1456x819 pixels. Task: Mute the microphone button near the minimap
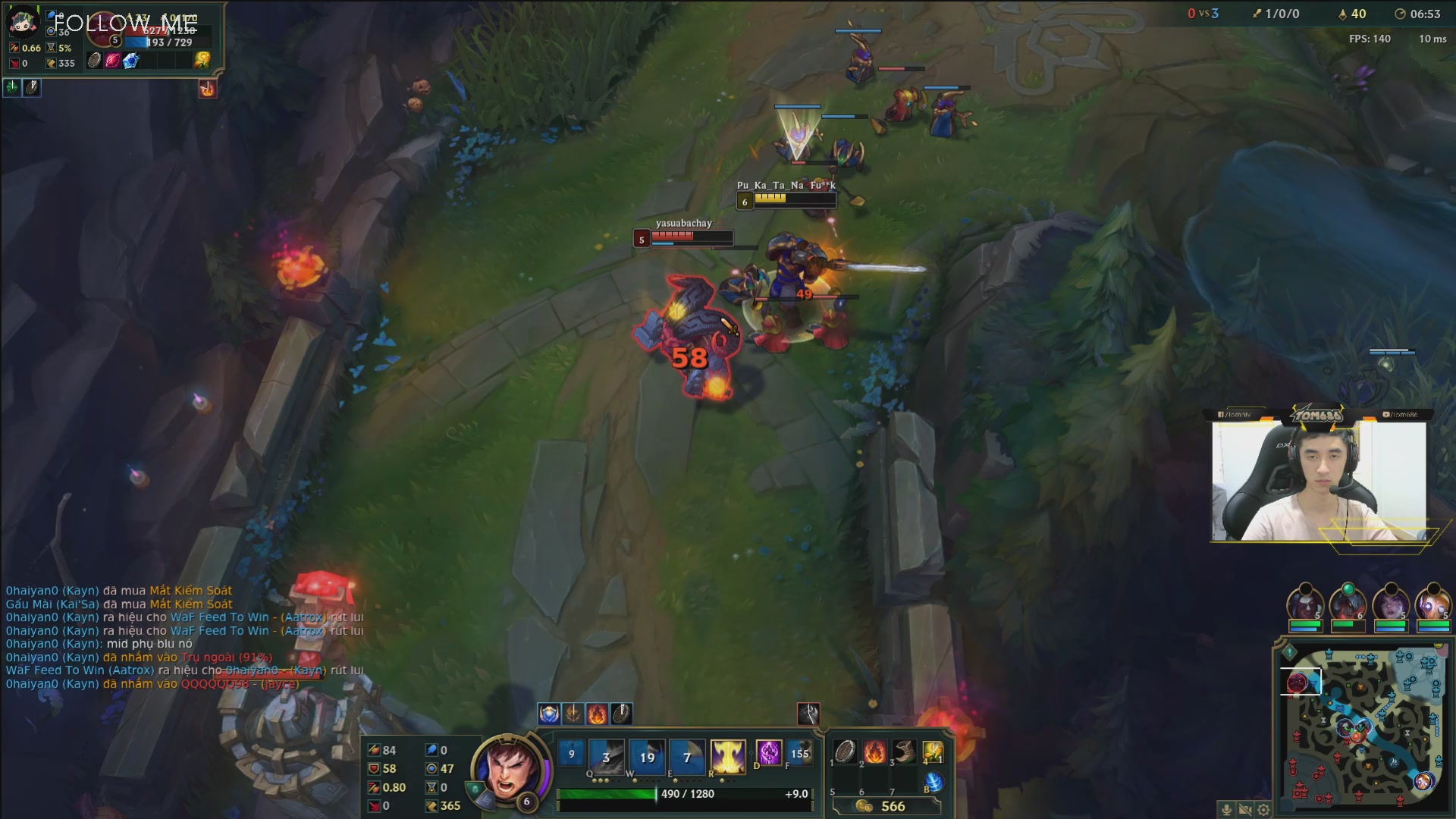pyautogui.click(x=1226, y=808)
